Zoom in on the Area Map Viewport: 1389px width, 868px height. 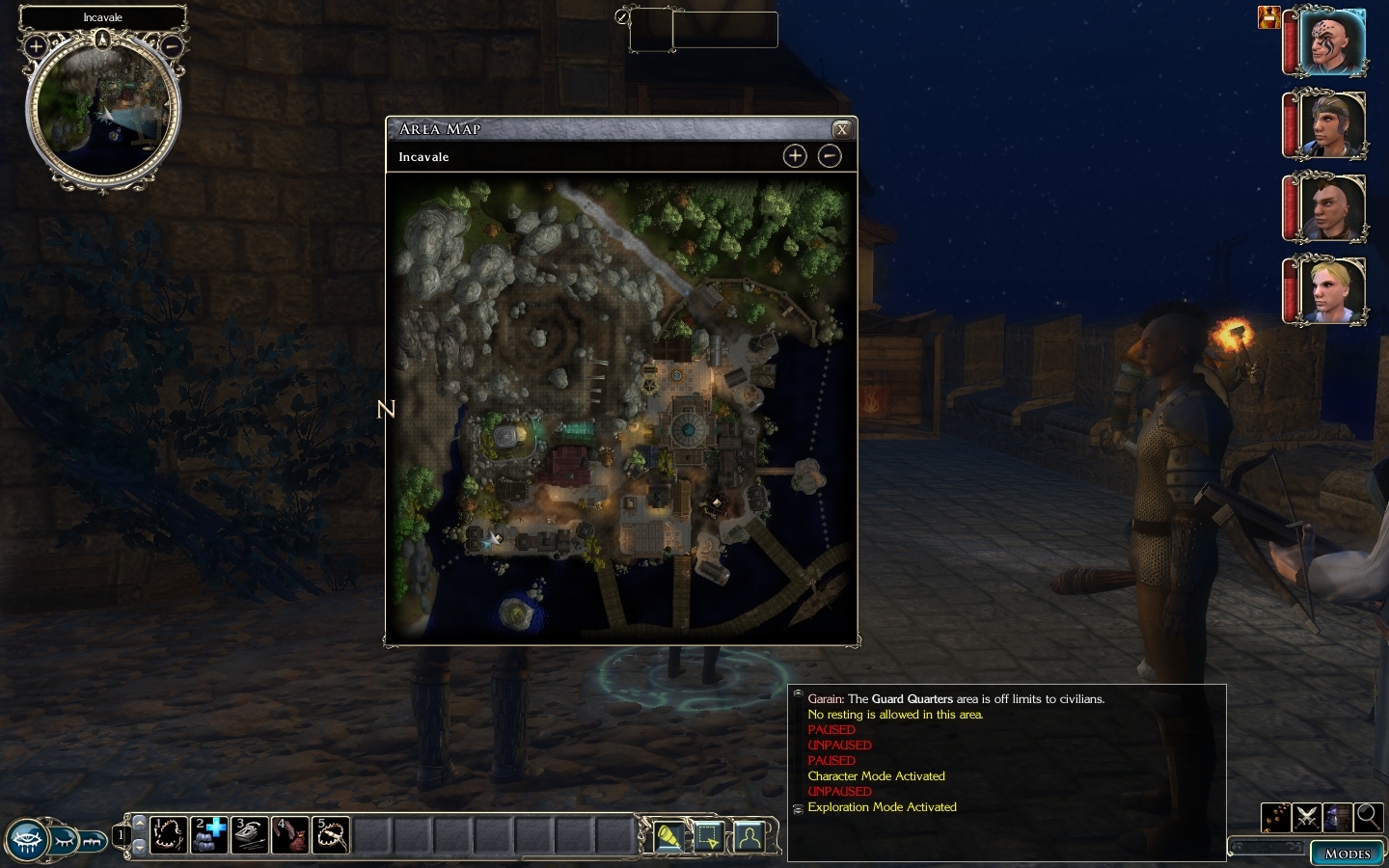click(x=795, y=156)
